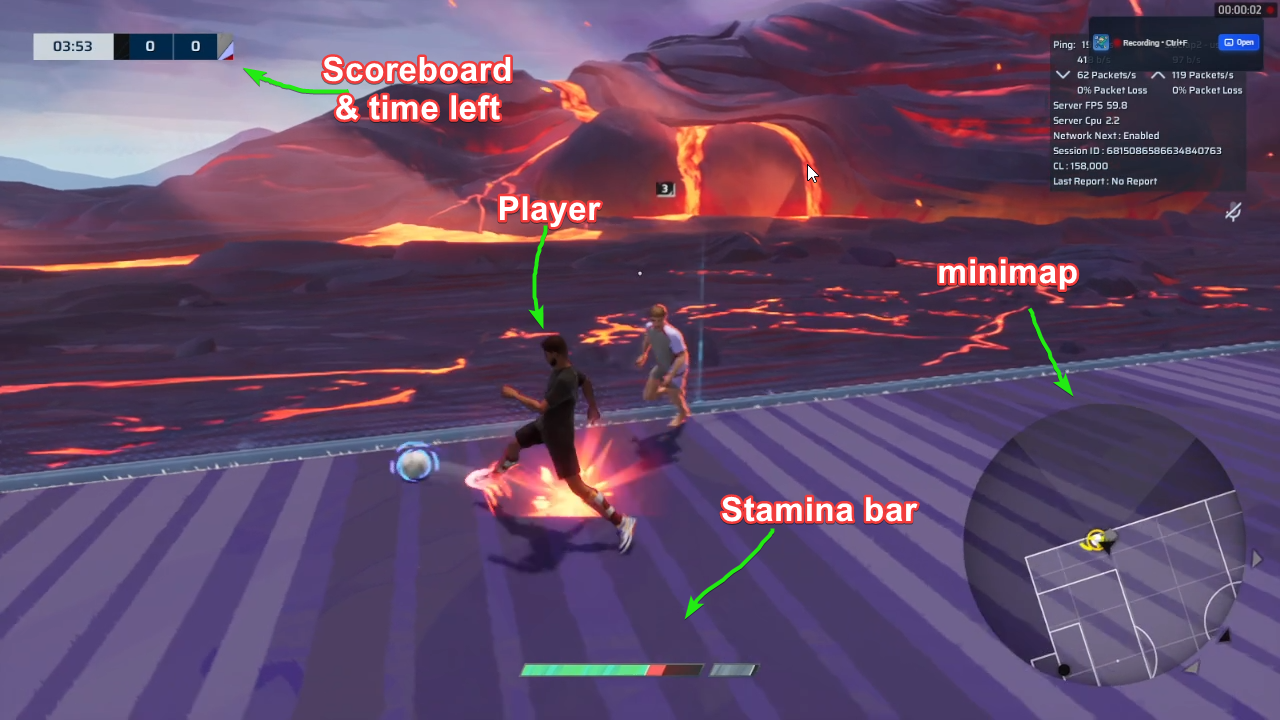Click the red dot next to 00:00:02 timer
Image resolution: width=1280 pixels, height=720 pixels.
click(x=1270, y=10)
